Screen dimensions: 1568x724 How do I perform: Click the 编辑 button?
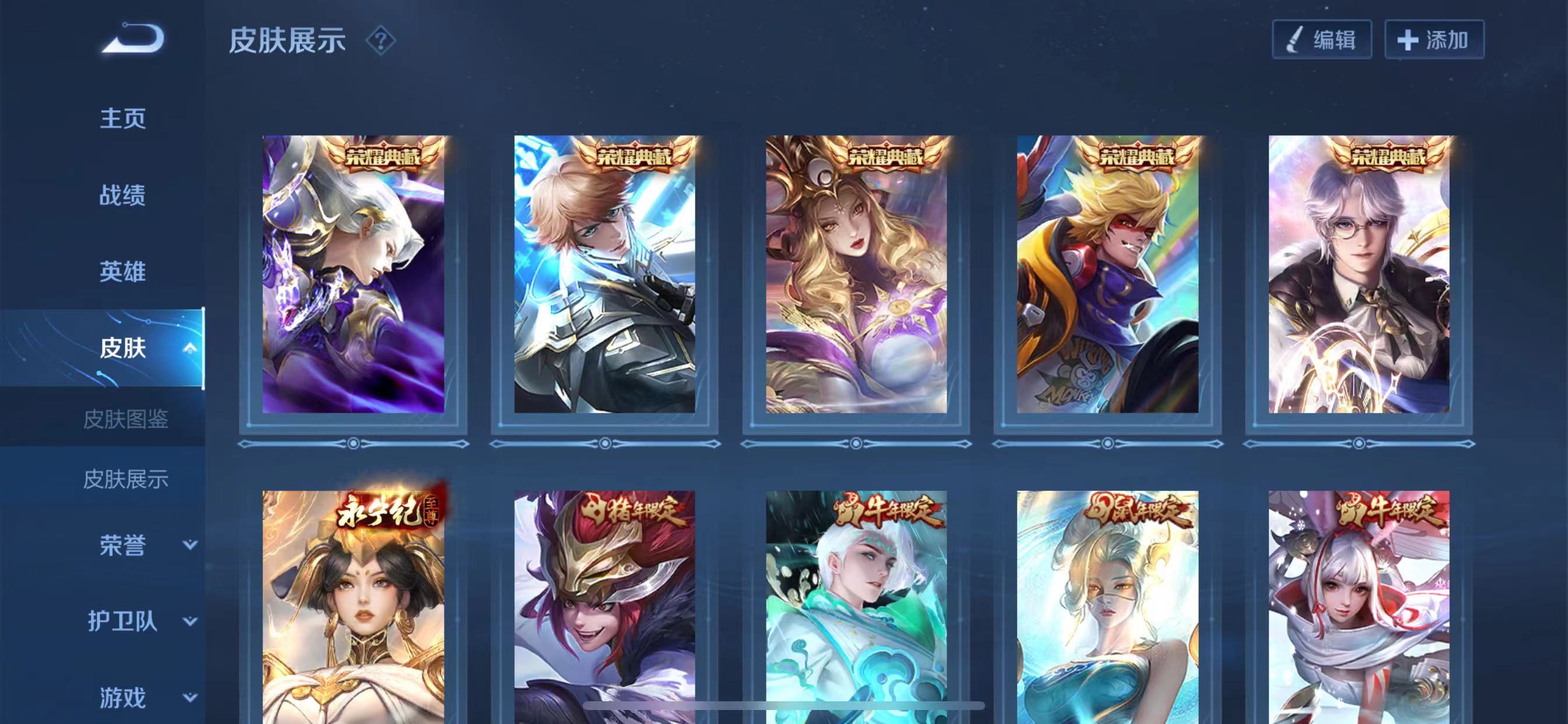[x=1321, y=39]
